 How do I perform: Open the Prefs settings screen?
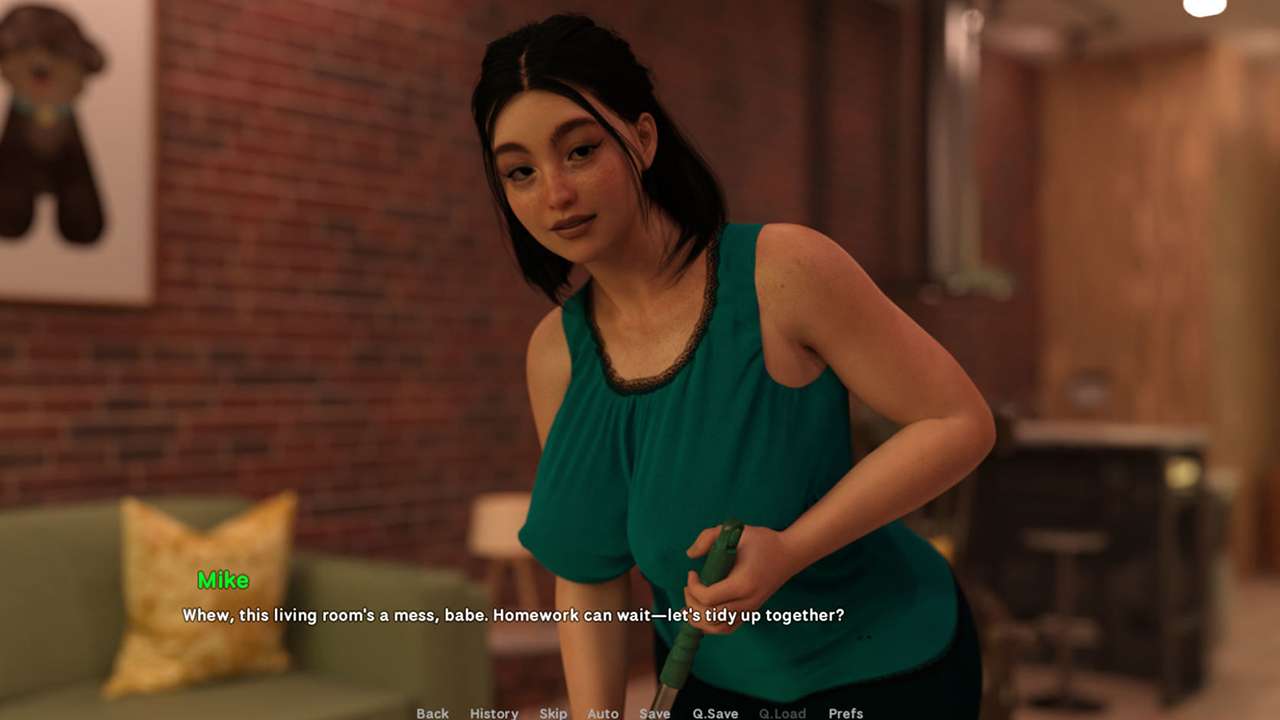(846, 713)
